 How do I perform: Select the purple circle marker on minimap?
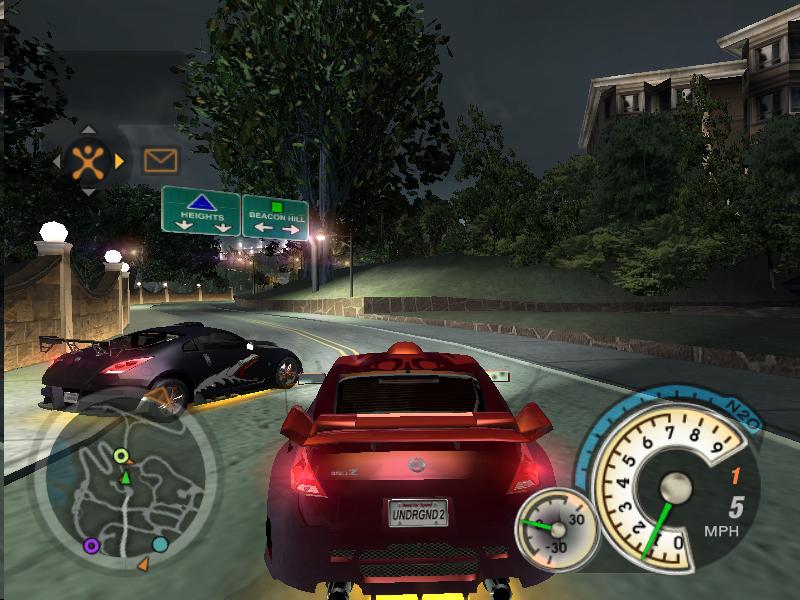(92, 545)
